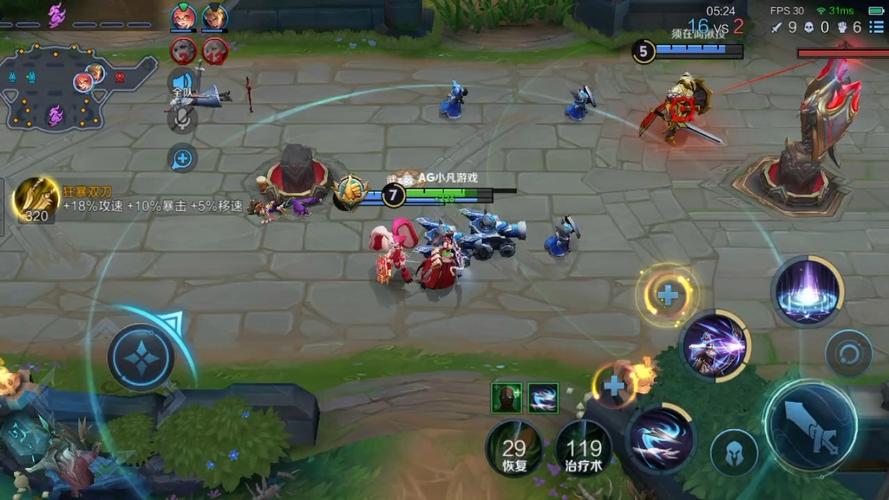This screenshot has height=500, width=889.
Task: Upgrade the ultimate with the upper plus button
Action: [667, 294]
